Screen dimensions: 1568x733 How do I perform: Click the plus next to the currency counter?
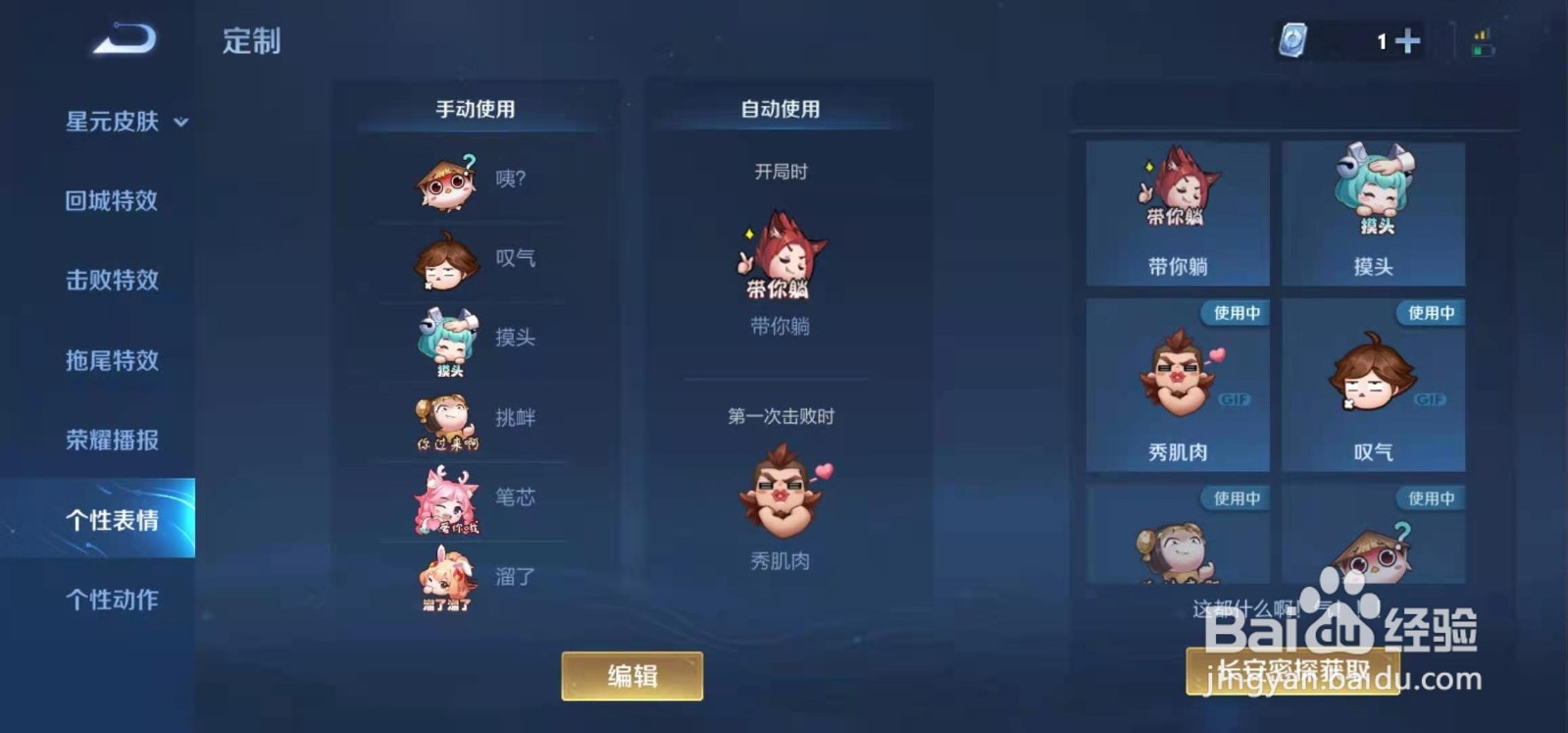click(x=1409, y=40)
